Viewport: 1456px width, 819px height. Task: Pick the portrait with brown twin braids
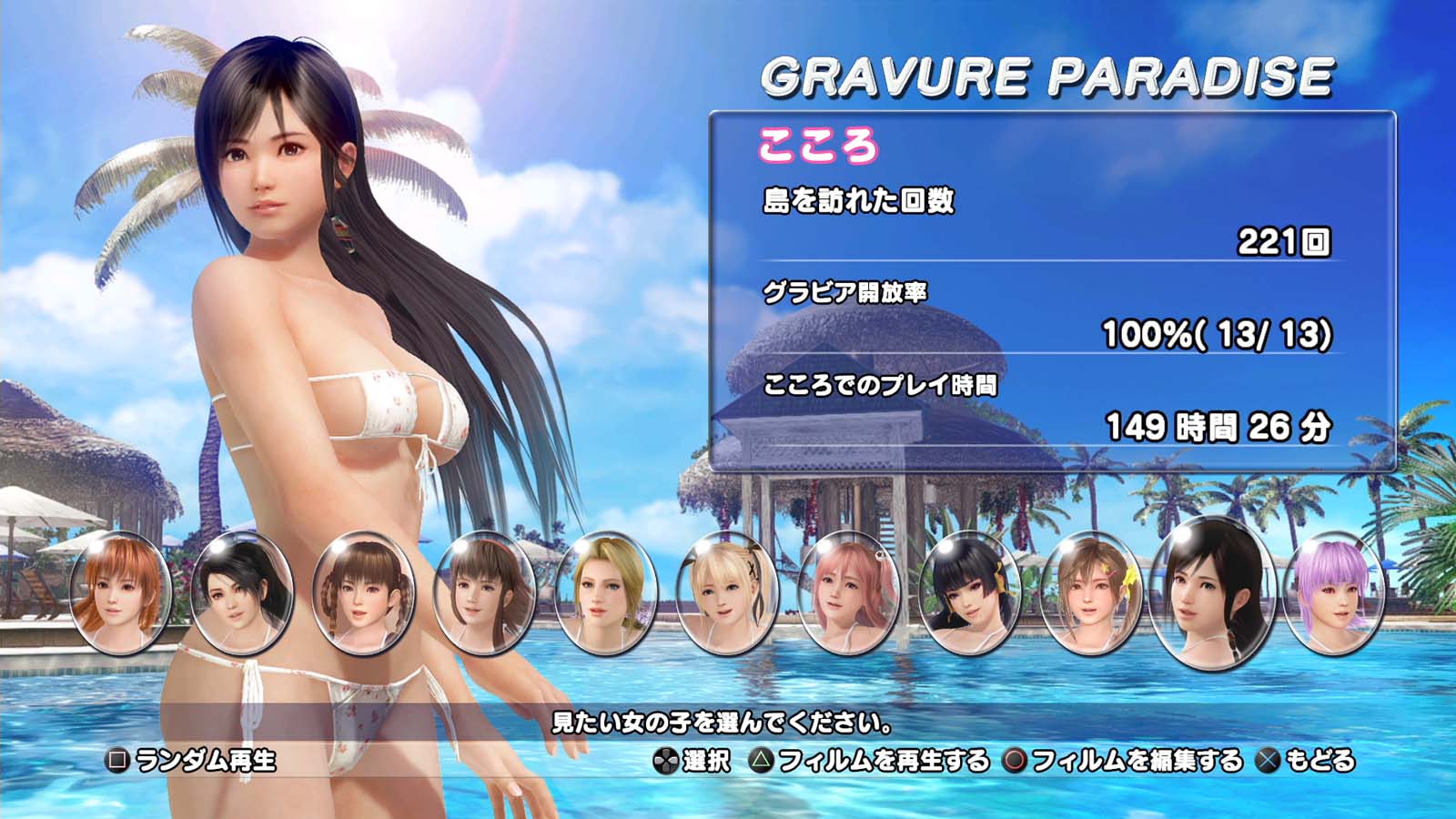tap(363, 593)
